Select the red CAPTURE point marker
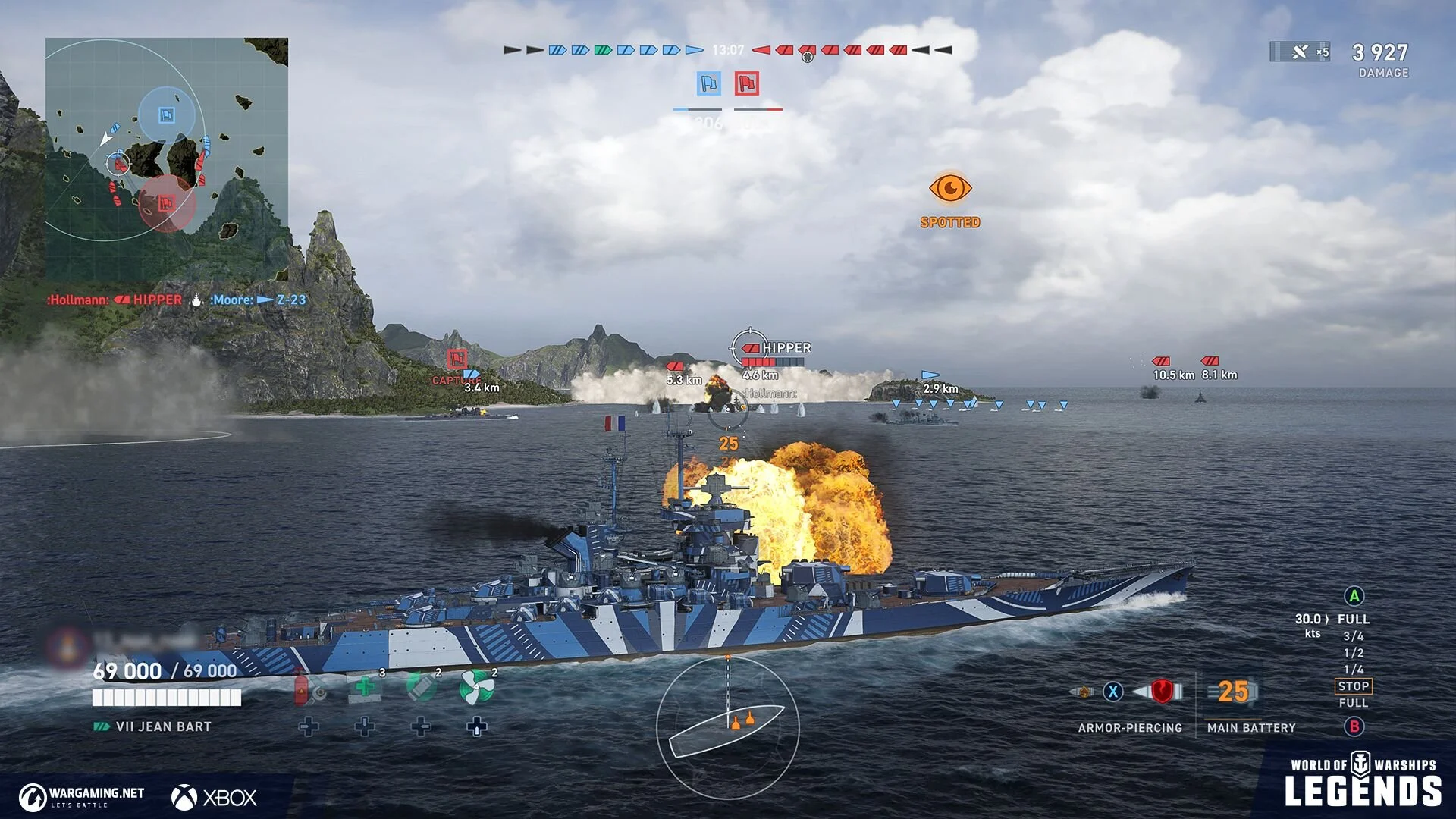The height and width of the screenshot is (819, 1456). coord(457,359)
